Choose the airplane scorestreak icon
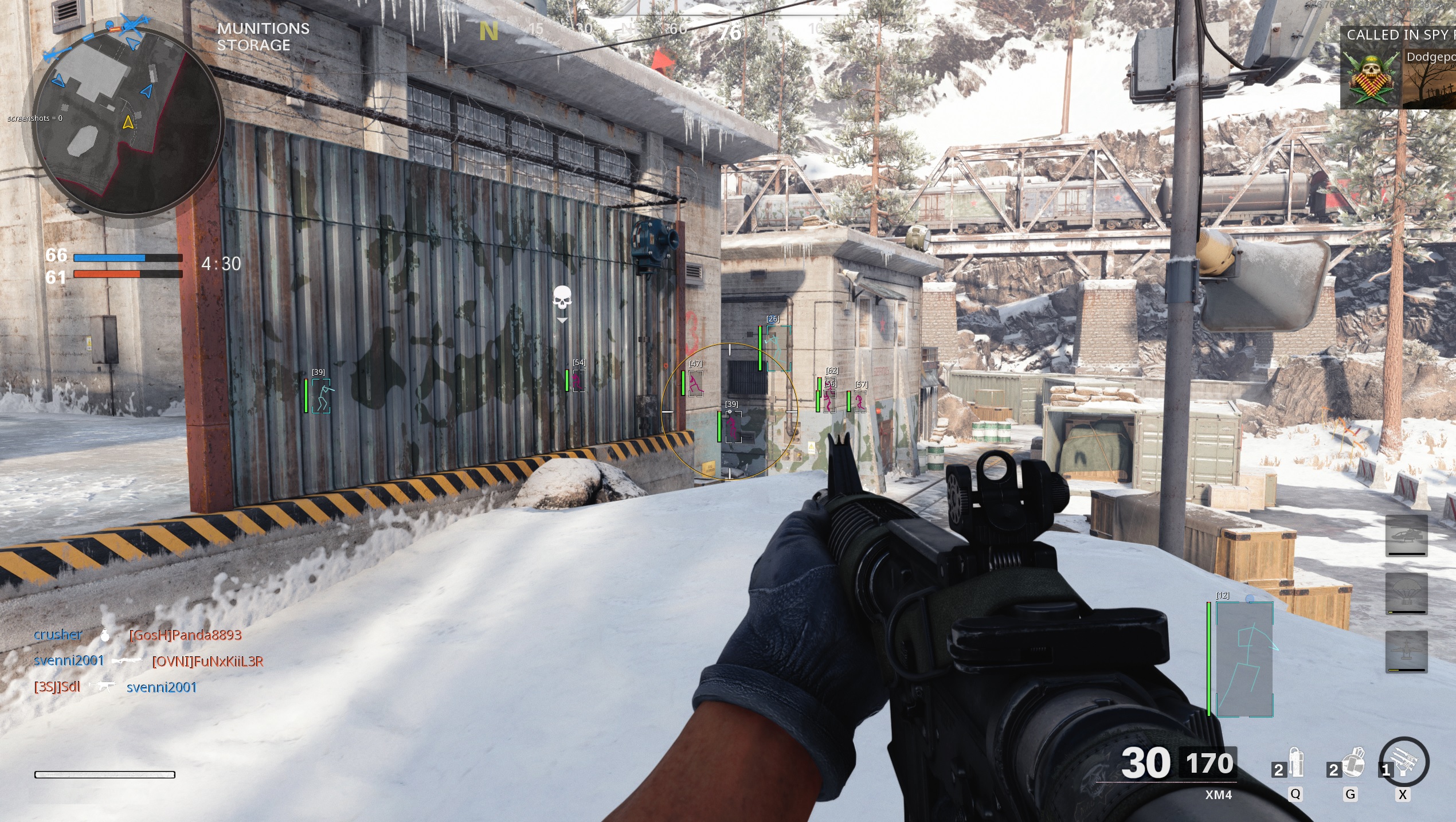The image size is (1456, 822). [x=1406, y=651]
